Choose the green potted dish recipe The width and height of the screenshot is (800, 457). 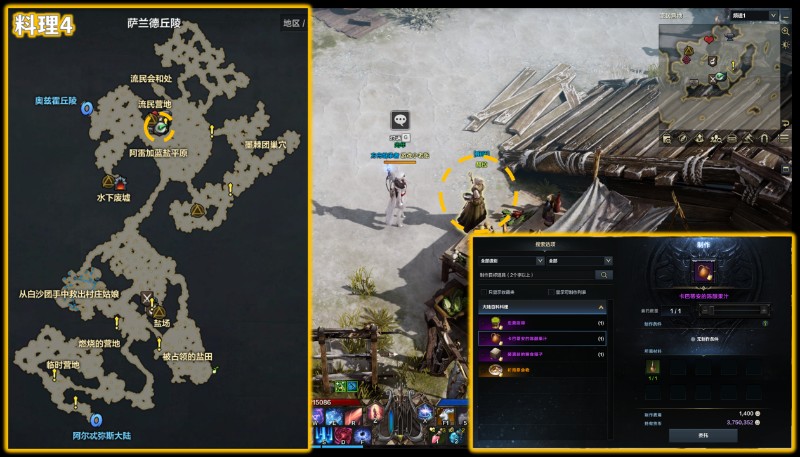click(x=543, y=323)
